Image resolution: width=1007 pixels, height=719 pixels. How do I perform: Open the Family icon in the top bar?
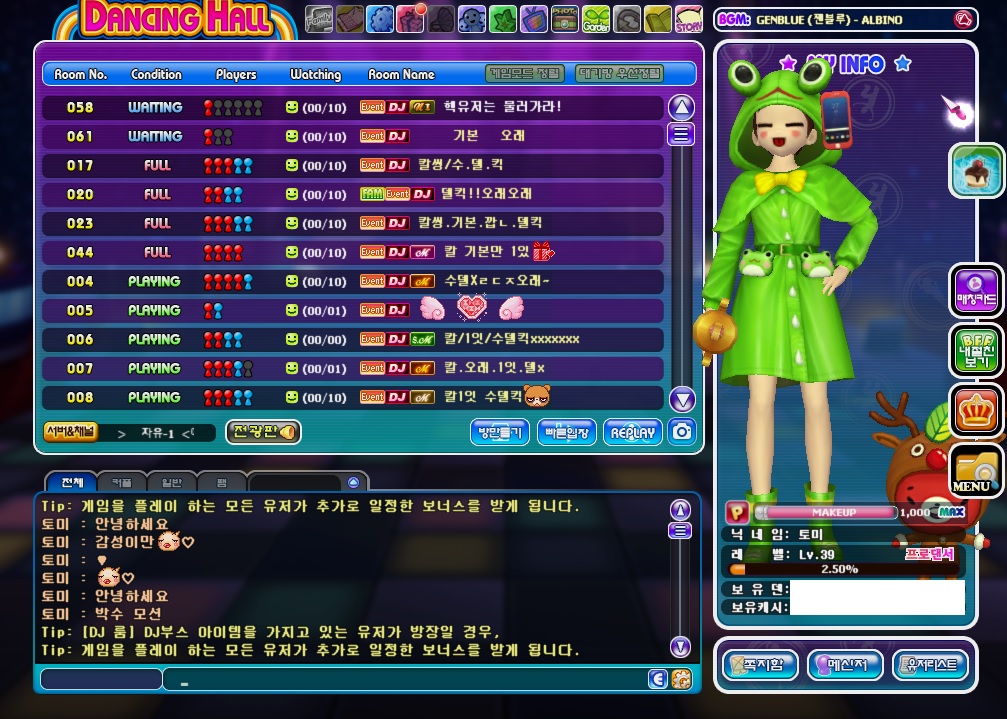319,18
